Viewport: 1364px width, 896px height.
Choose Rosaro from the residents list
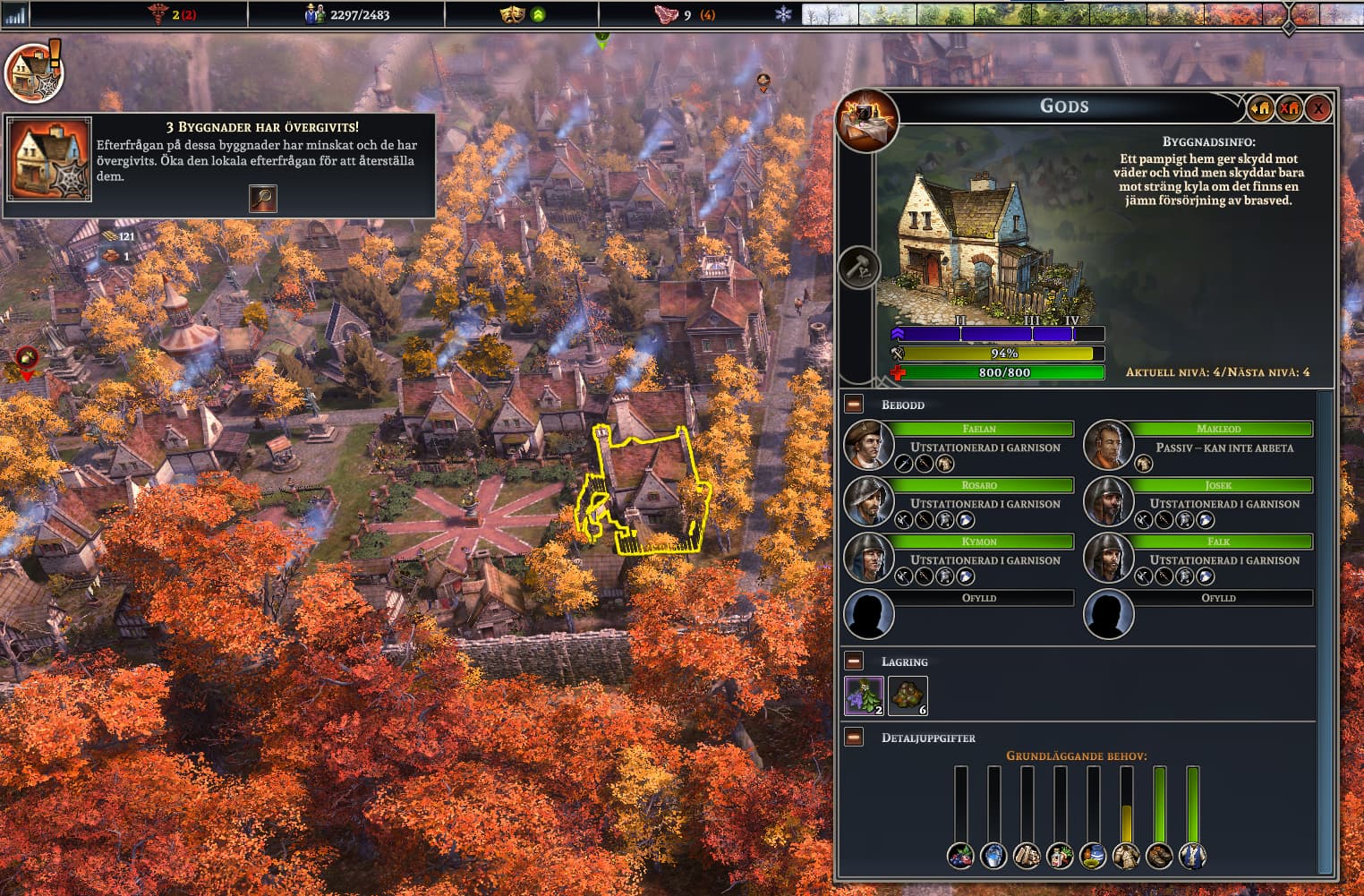[x=869, y=501]
